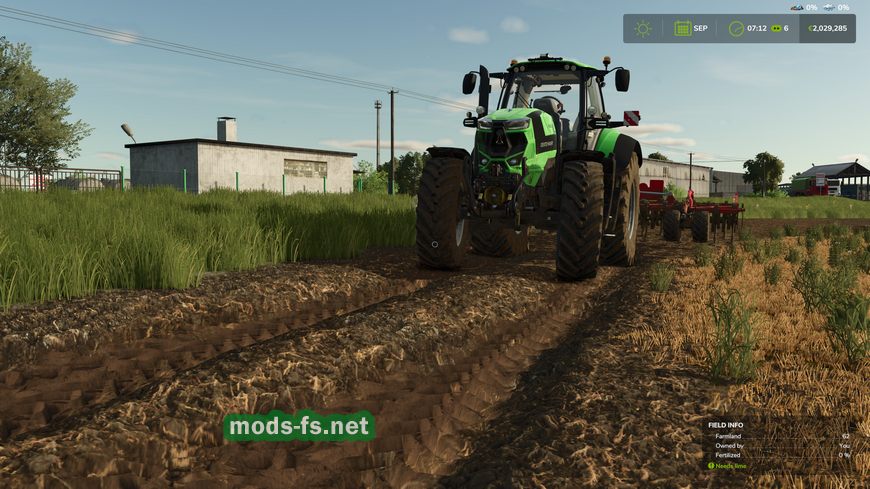
Task: Click the clock icon beside 07:12
Action: 736,28
